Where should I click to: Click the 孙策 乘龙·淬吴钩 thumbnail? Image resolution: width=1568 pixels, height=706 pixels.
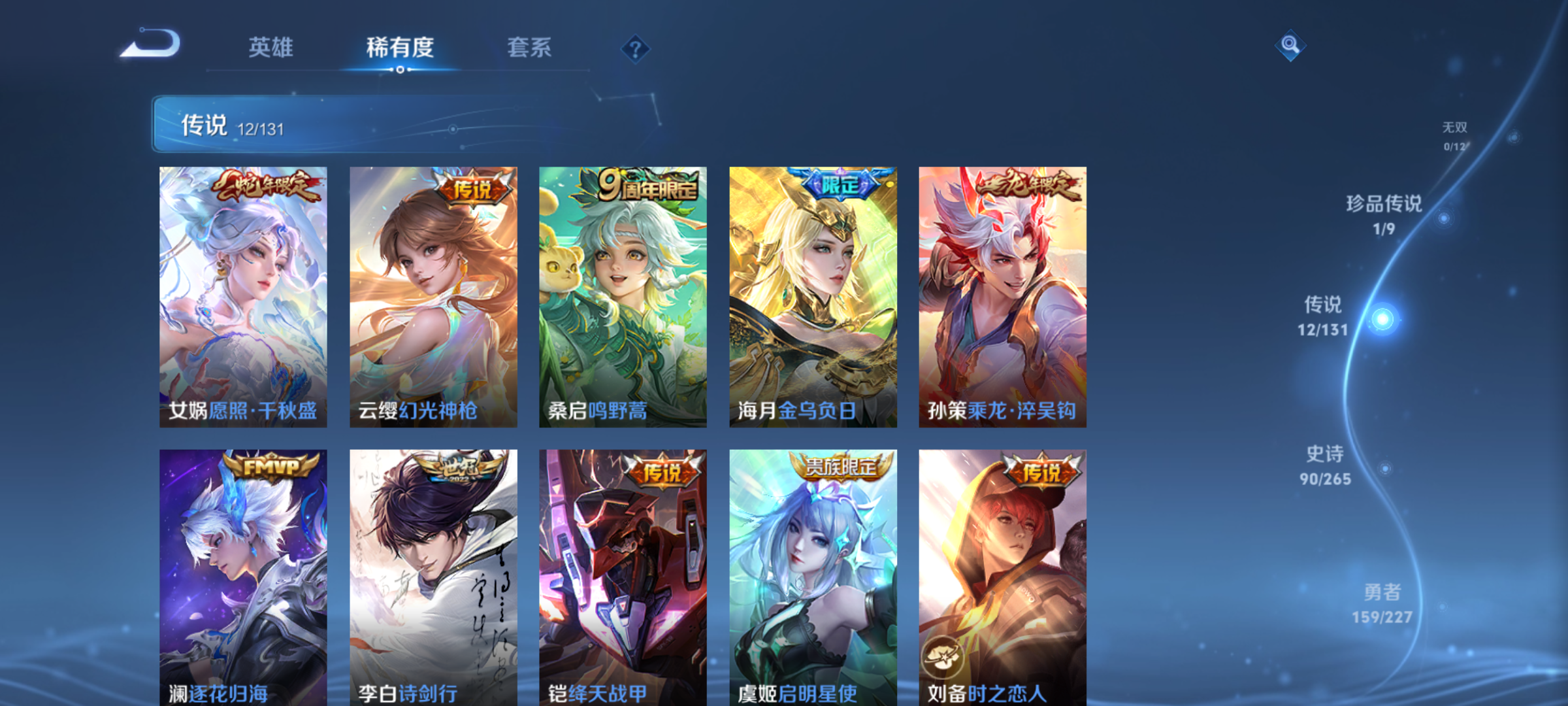[1002, 297]
